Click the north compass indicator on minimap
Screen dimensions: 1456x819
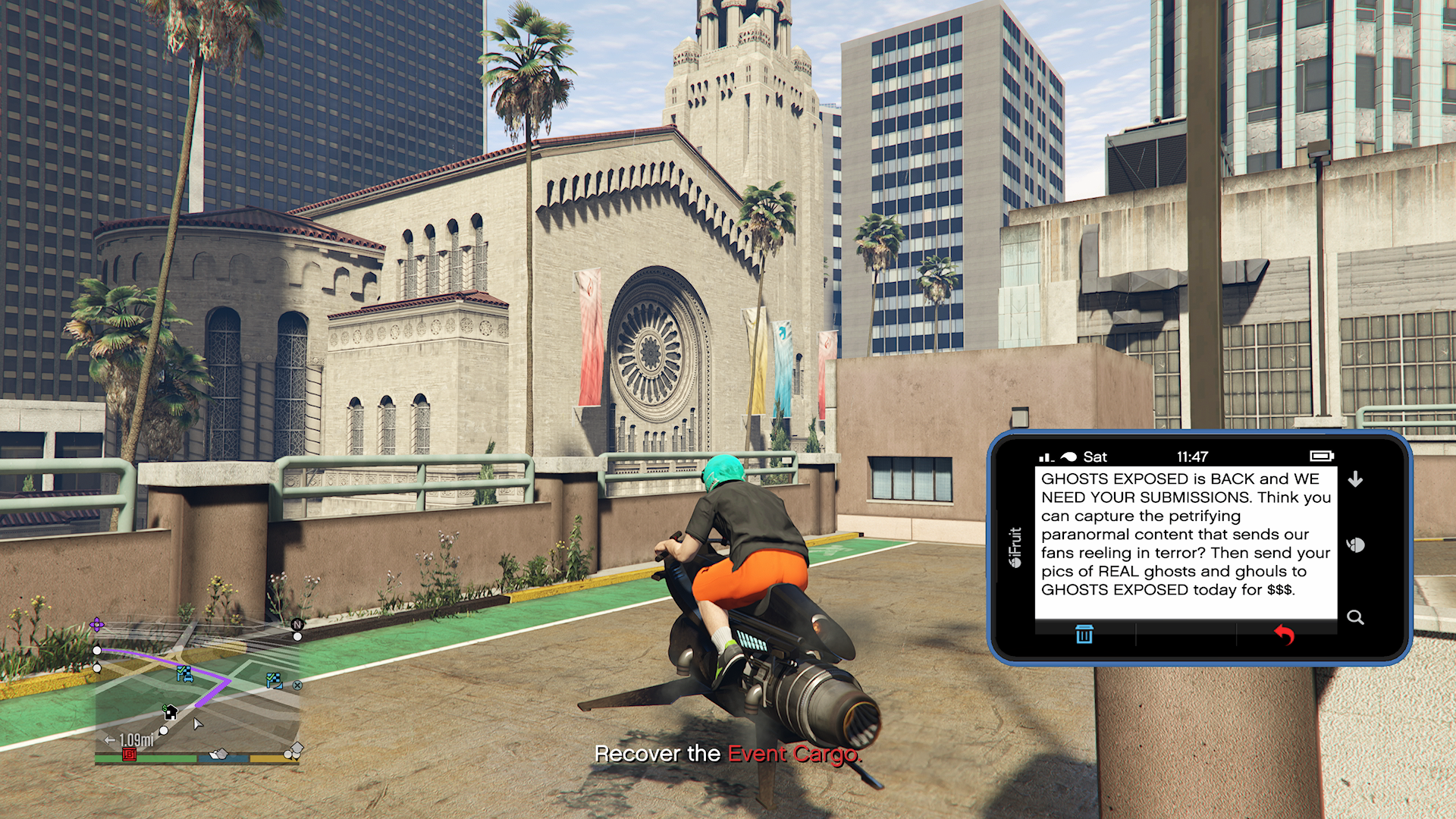click(x=297, y=625)
